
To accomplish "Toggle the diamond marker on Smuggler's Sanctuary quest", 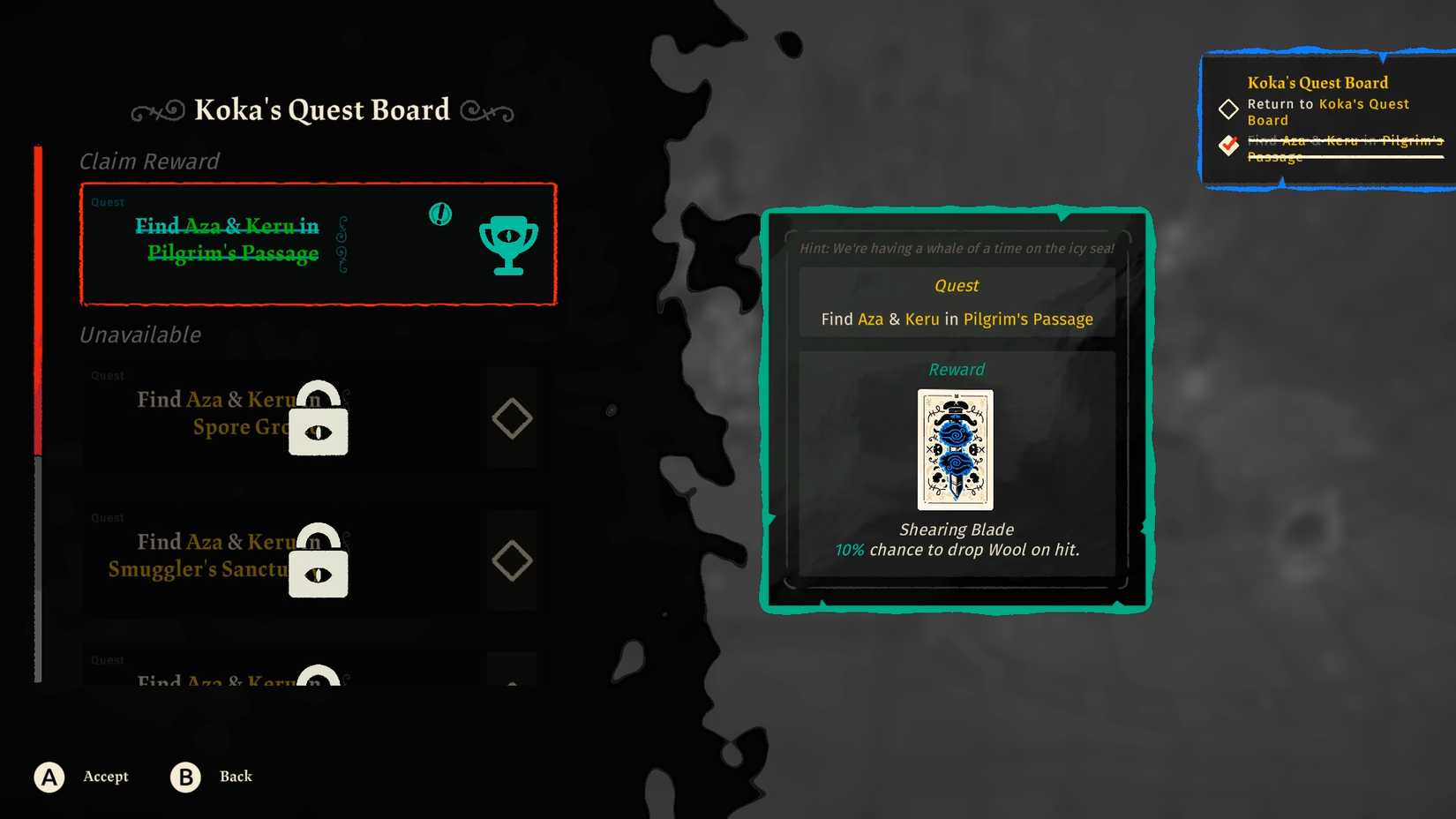I will pyautogui.click(x=512, y=560).
